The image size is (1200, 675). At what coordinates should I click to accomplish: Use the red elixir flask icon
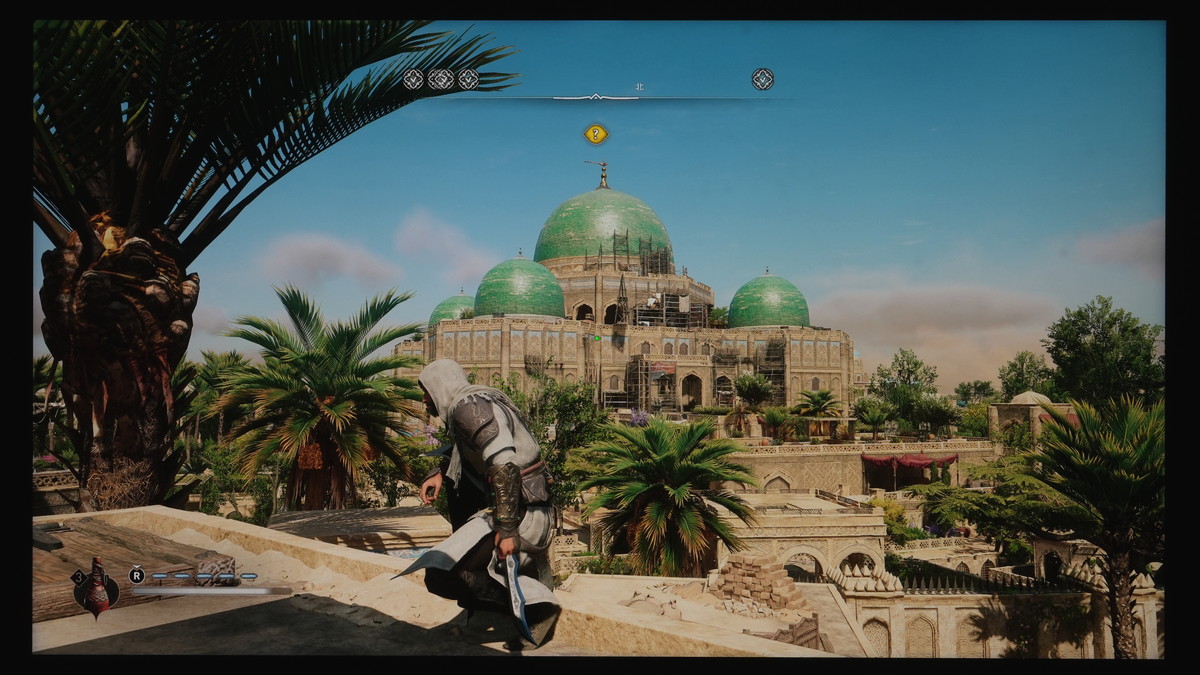point(97,588)
